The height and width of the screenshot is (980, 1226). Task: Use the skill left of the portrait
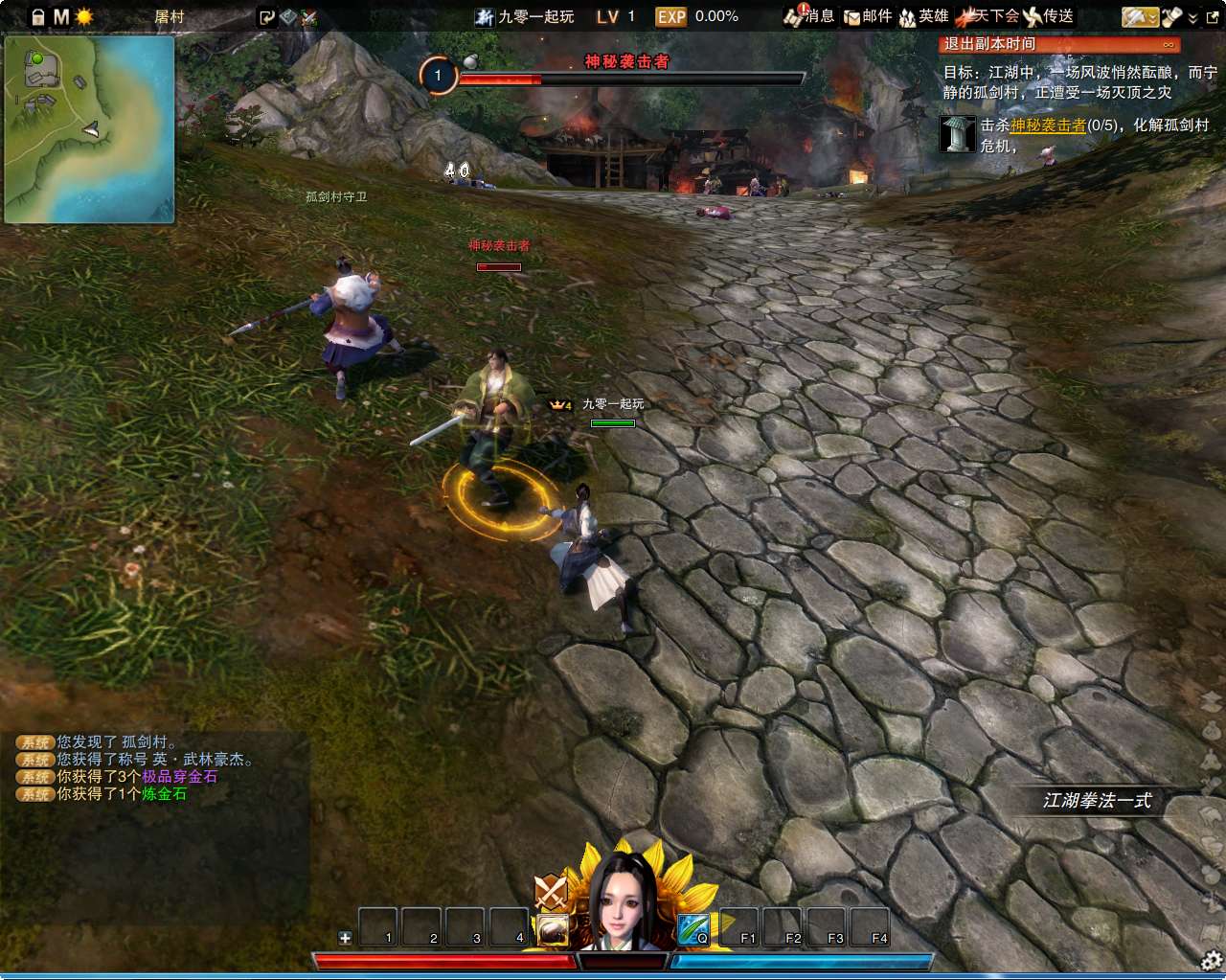click(553, 929)
